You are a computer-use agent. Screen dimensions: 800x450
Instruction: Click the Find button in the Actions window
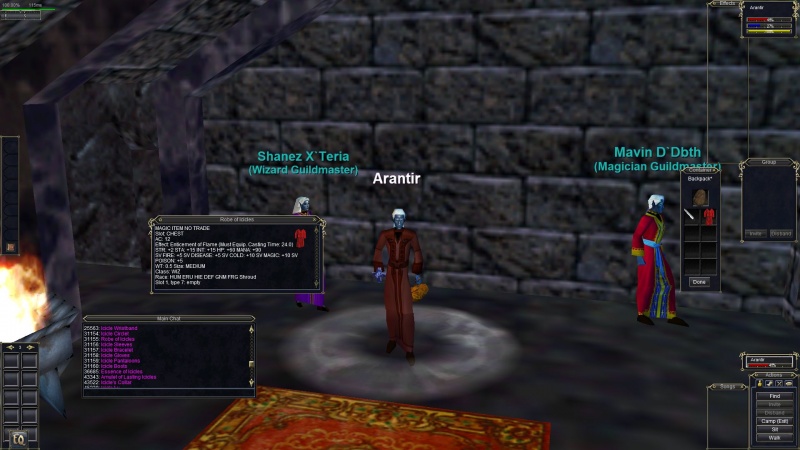tap(774, 396)
